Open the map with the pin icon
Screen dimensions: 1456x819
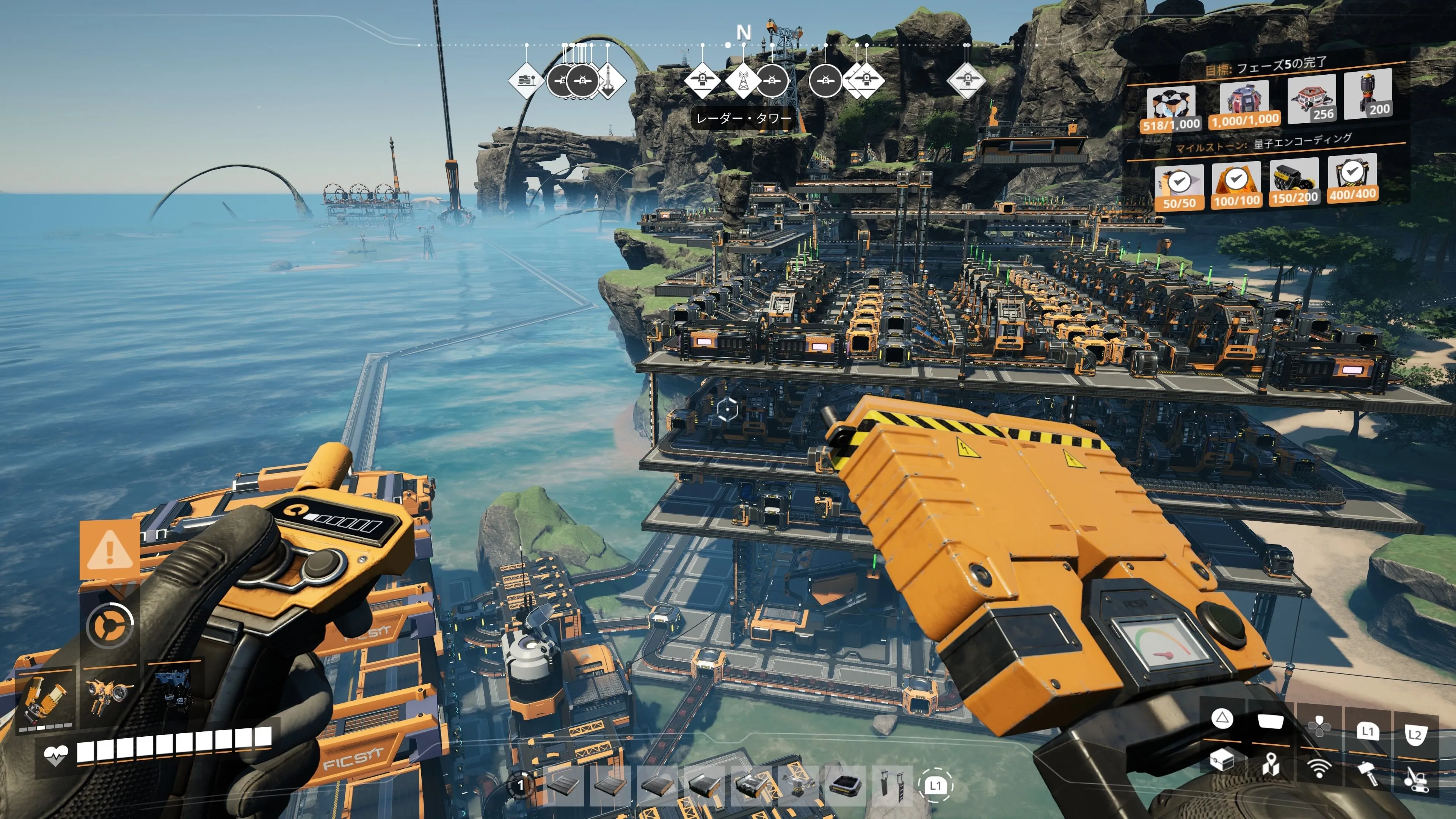[1271, 764]
